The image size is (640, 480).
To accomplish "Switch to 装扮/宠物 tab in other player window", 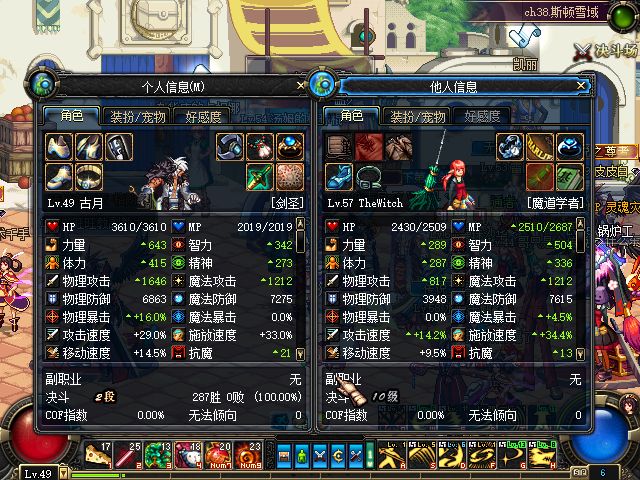I will pyautogui.click(x=418, y=117).
